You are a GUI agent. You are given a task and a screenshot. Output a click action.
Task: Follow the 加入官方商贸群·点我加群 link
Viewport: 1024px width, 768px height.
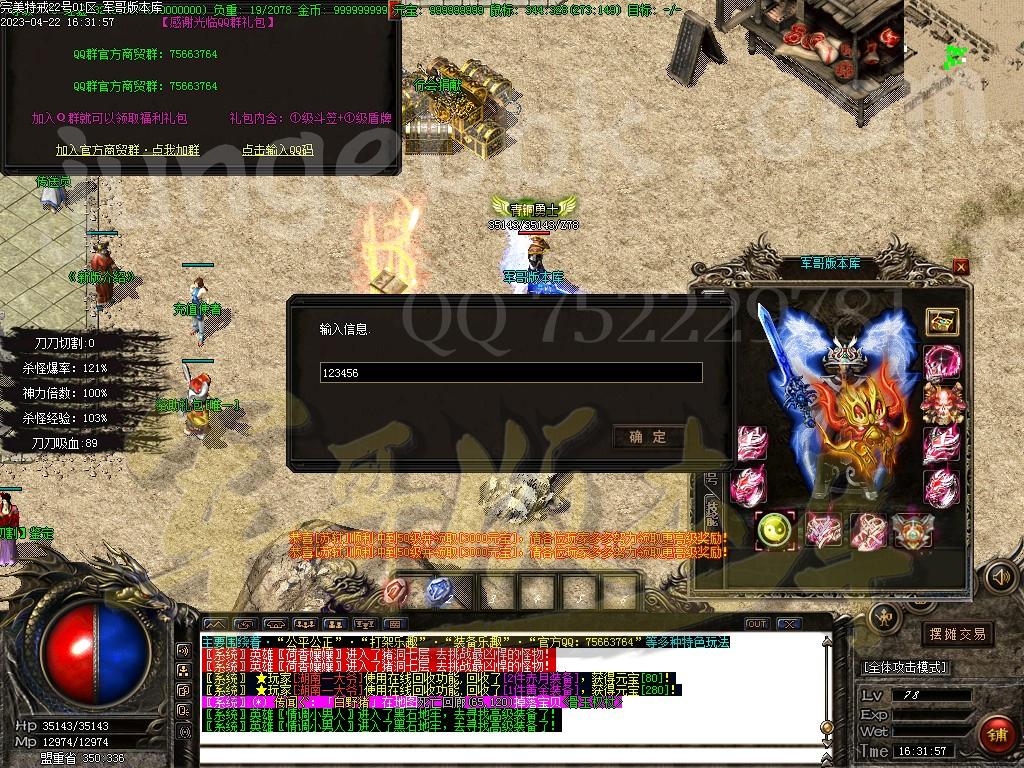click(x=127, y=150)
